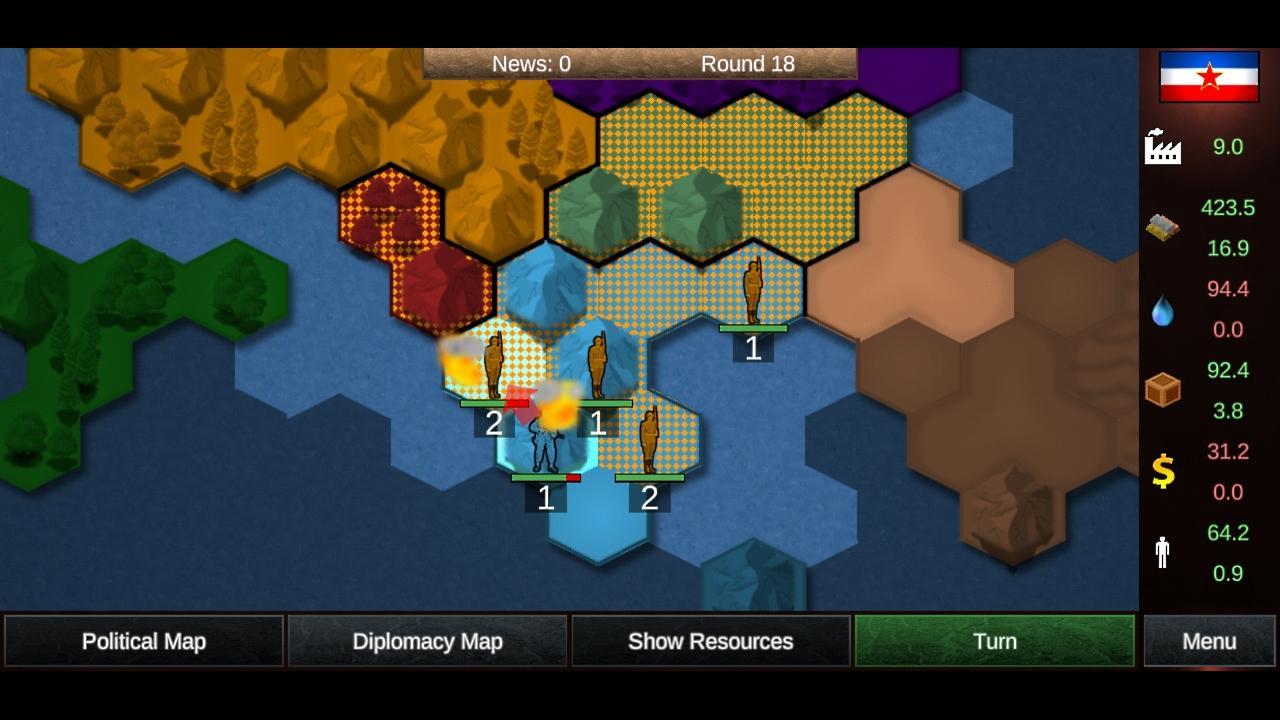Open the Menu
This screenshot has height=720, width=1280.
1208,641
